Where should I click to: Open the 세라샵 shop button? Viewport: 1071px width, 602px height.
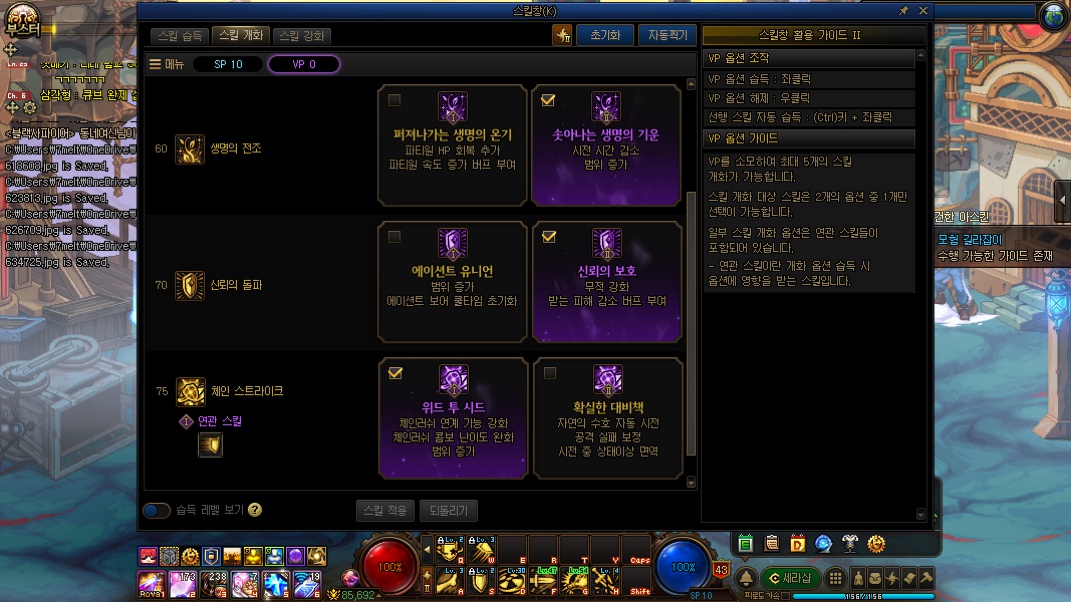[790, 578]
